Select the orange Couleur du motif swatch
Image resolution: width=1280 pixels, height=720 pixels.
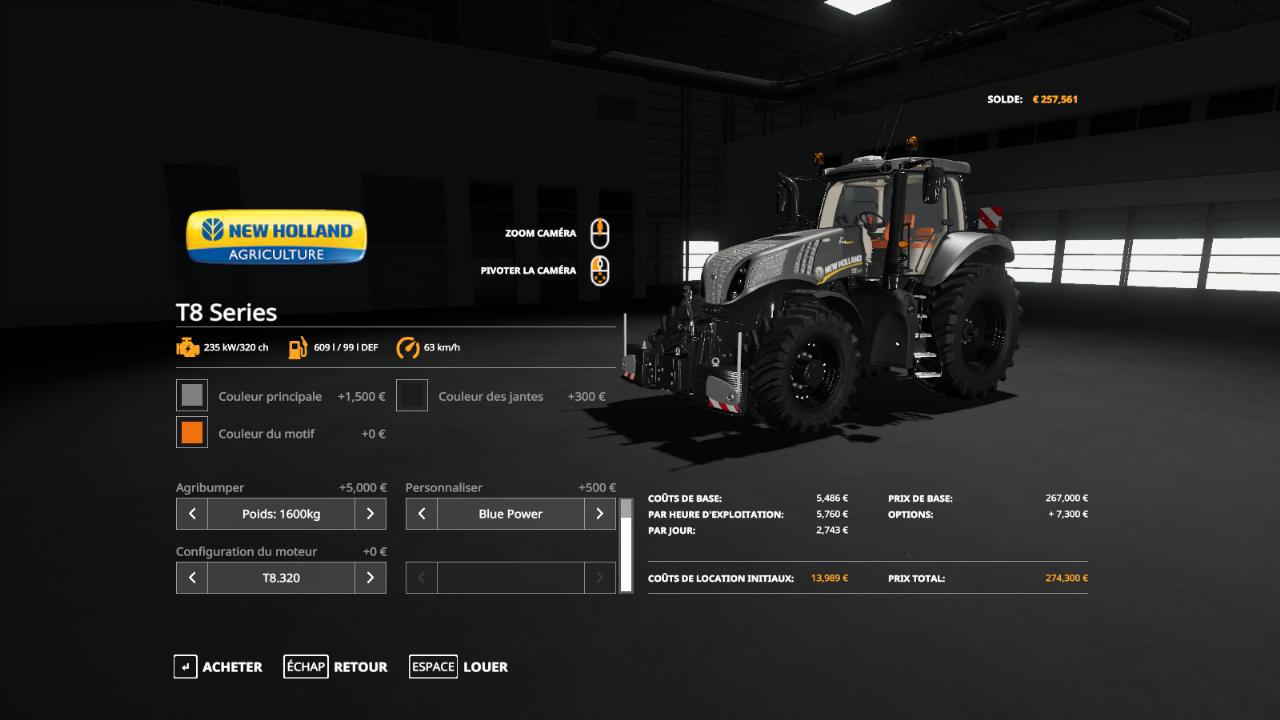[x=192, y=433]
